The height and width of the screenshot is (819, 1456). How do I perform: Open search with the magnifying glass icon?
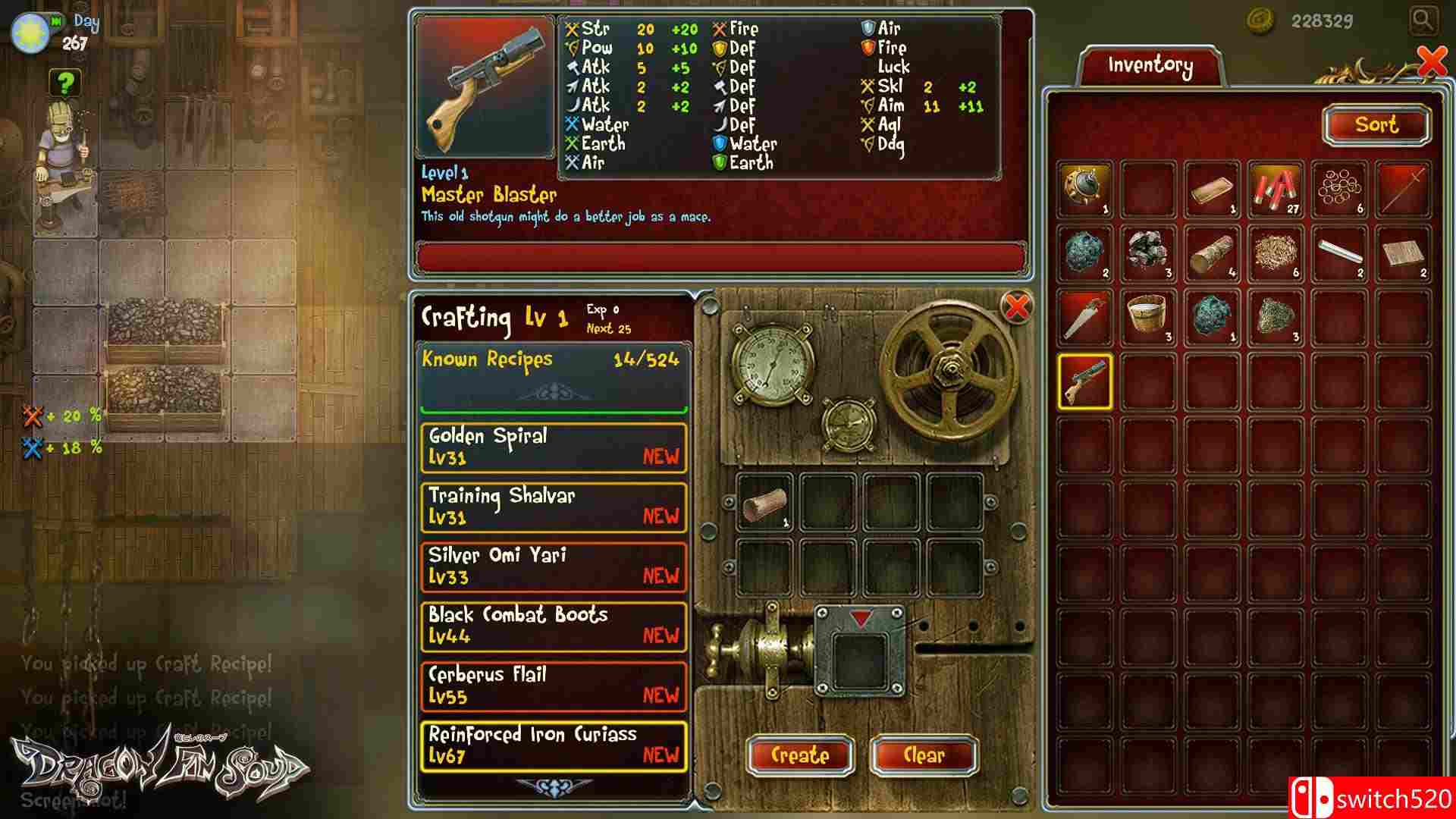(1424, 21)
